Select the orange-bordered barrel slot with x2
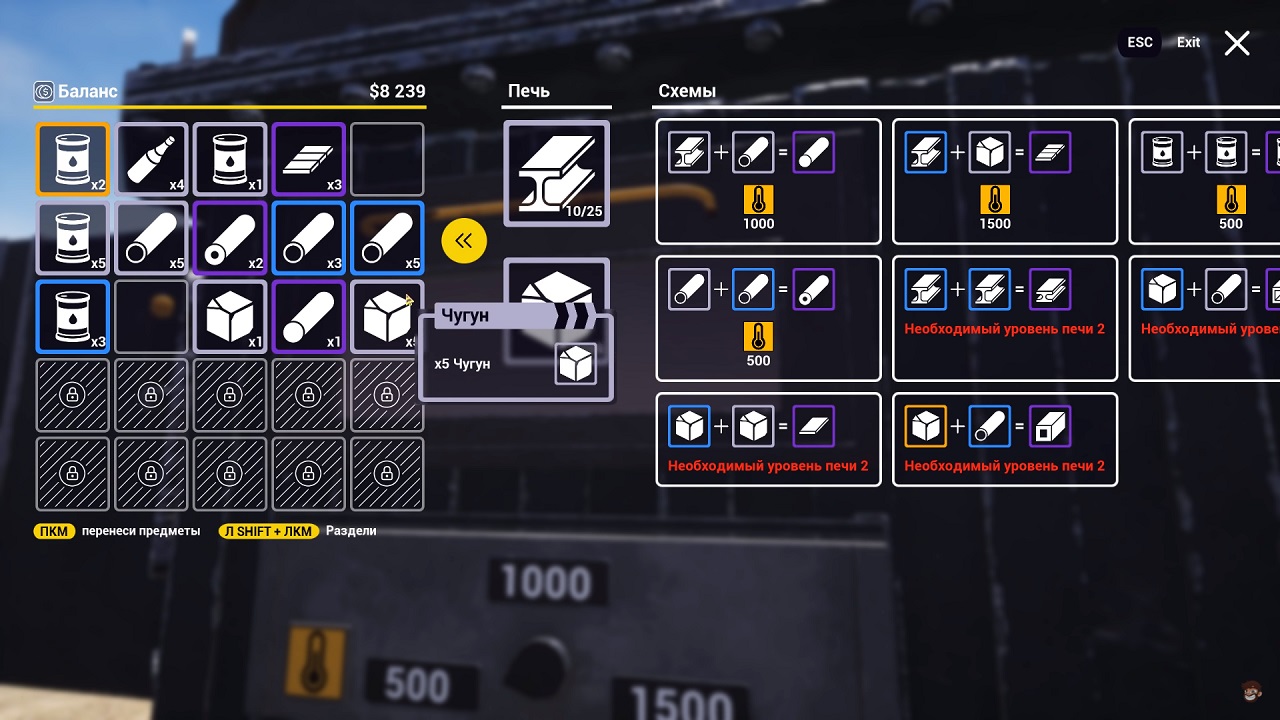 [72, 159]
